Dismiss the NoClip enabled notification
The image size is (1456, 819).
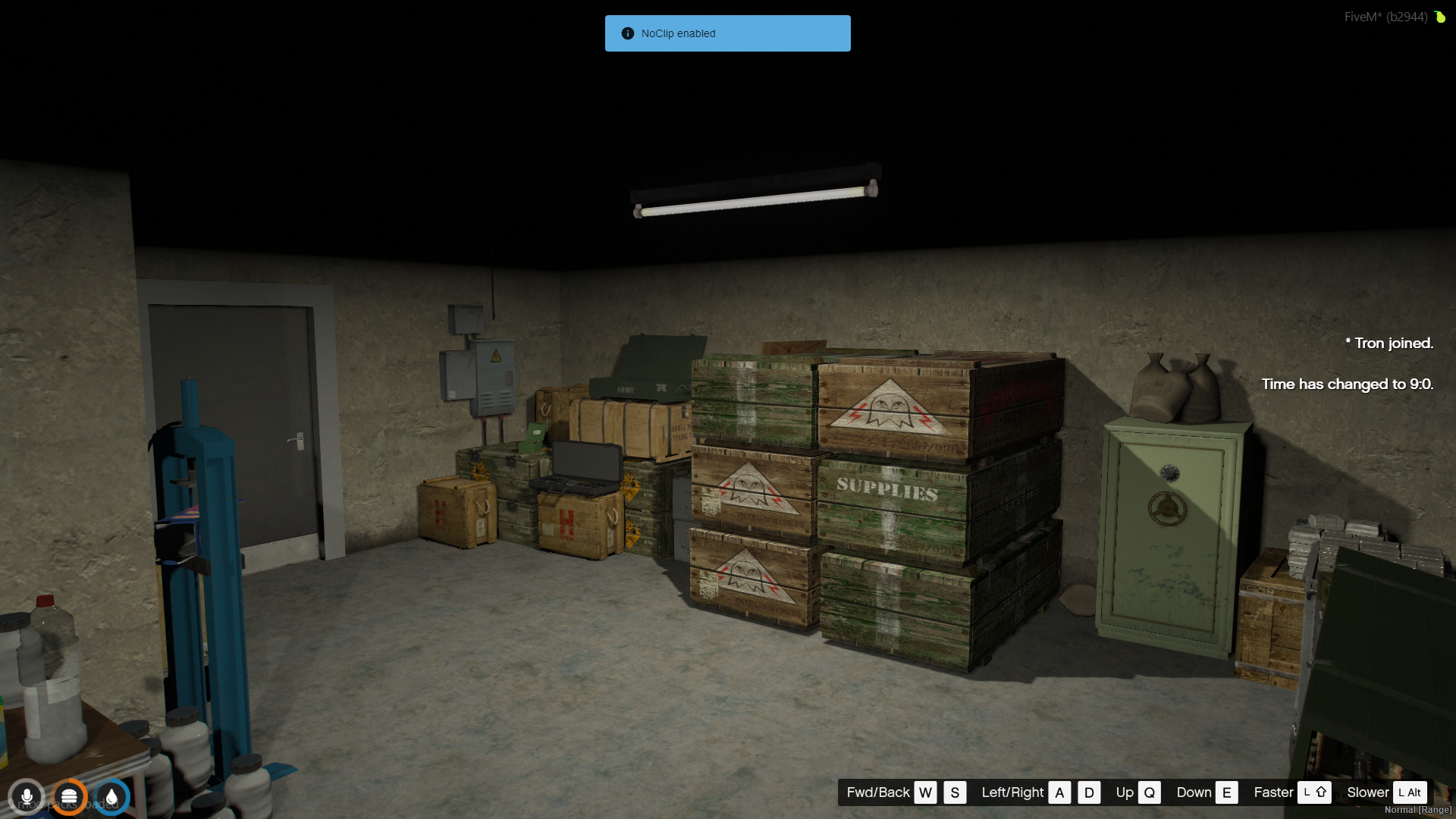pos(727,33)
